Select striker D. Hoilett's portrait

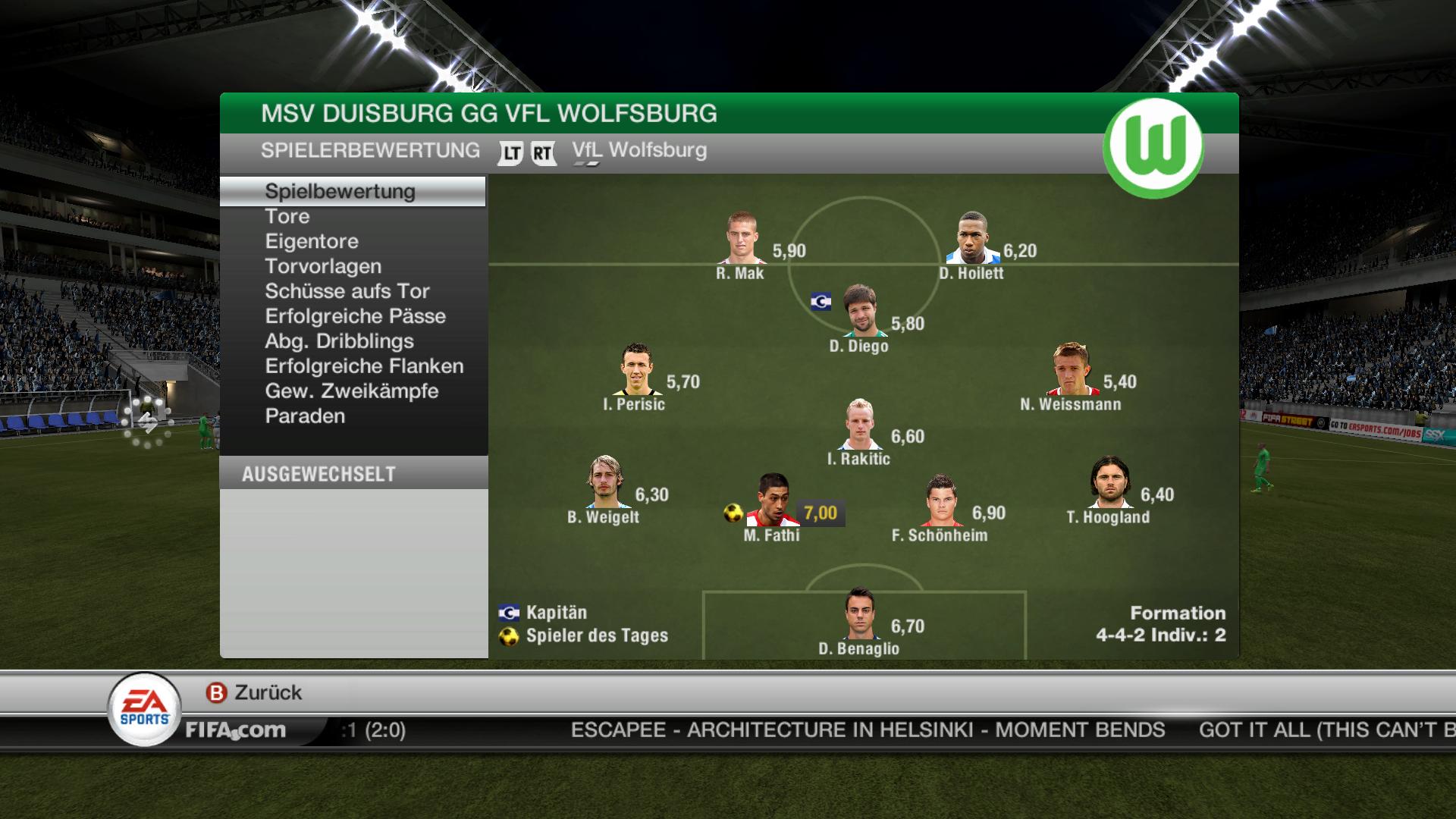coord(973,238)
